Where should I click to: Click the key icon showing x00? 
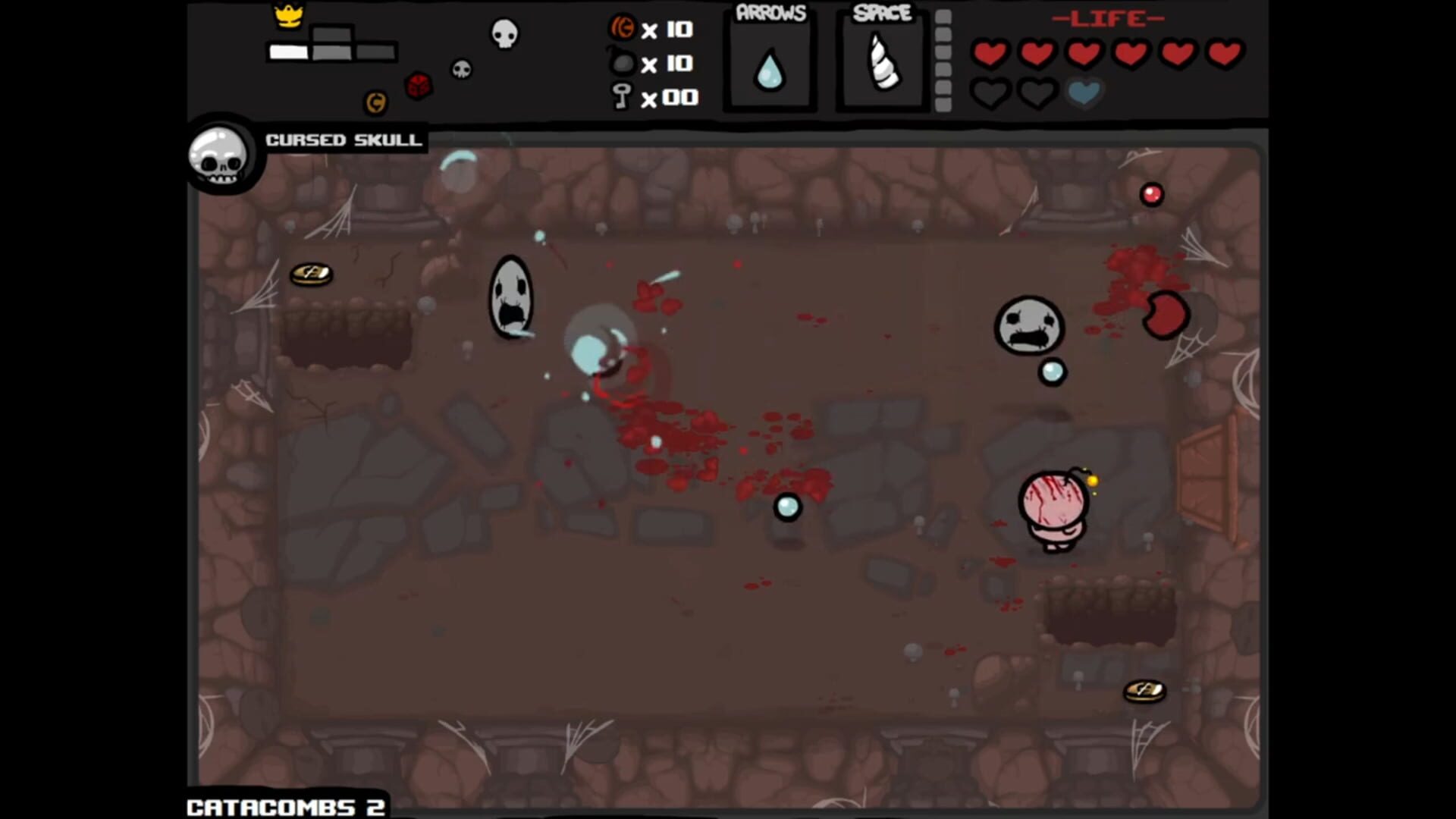tap(623, 97)
